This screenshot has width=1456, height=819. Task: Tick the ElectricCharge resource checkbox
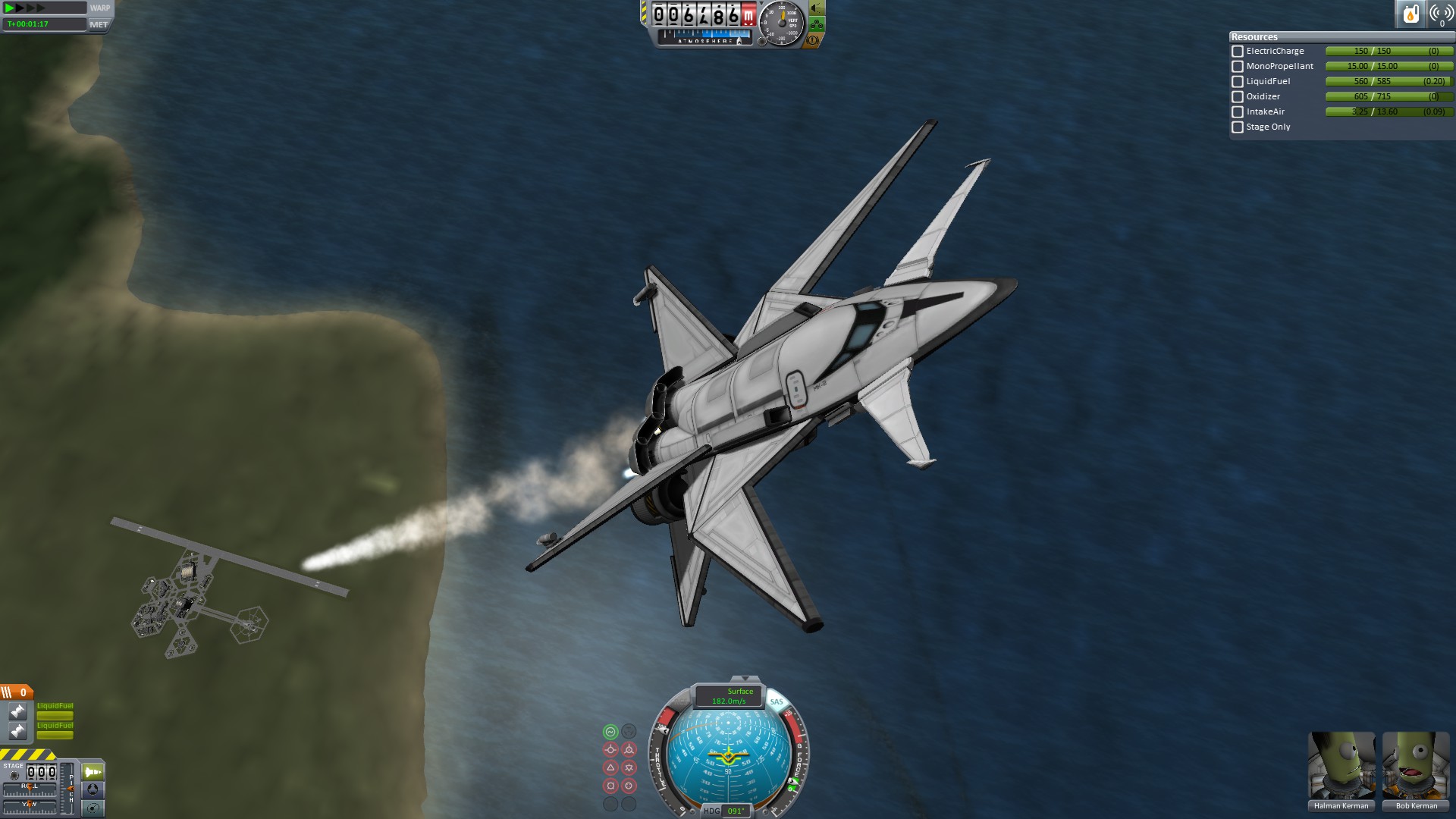(1238, 52)
